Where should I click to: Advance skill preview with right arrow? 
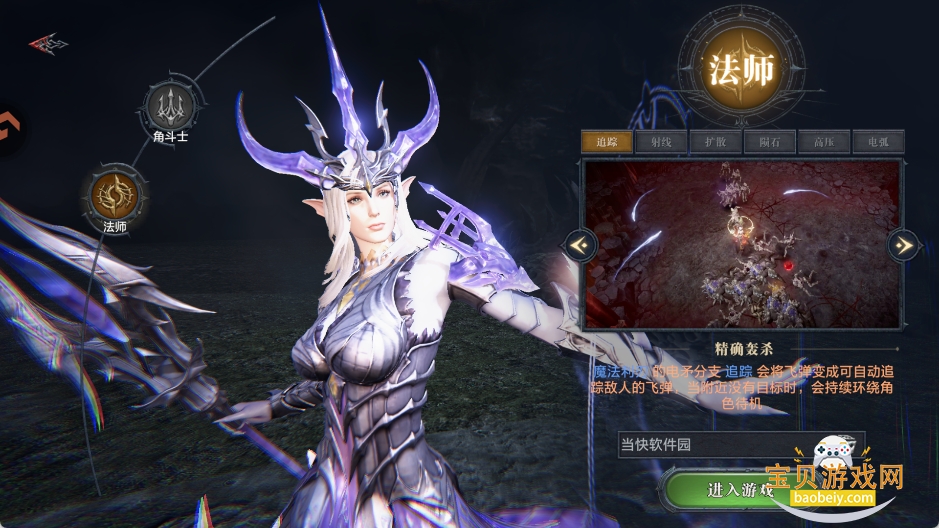pyautogui.click(x=903, y=243)
